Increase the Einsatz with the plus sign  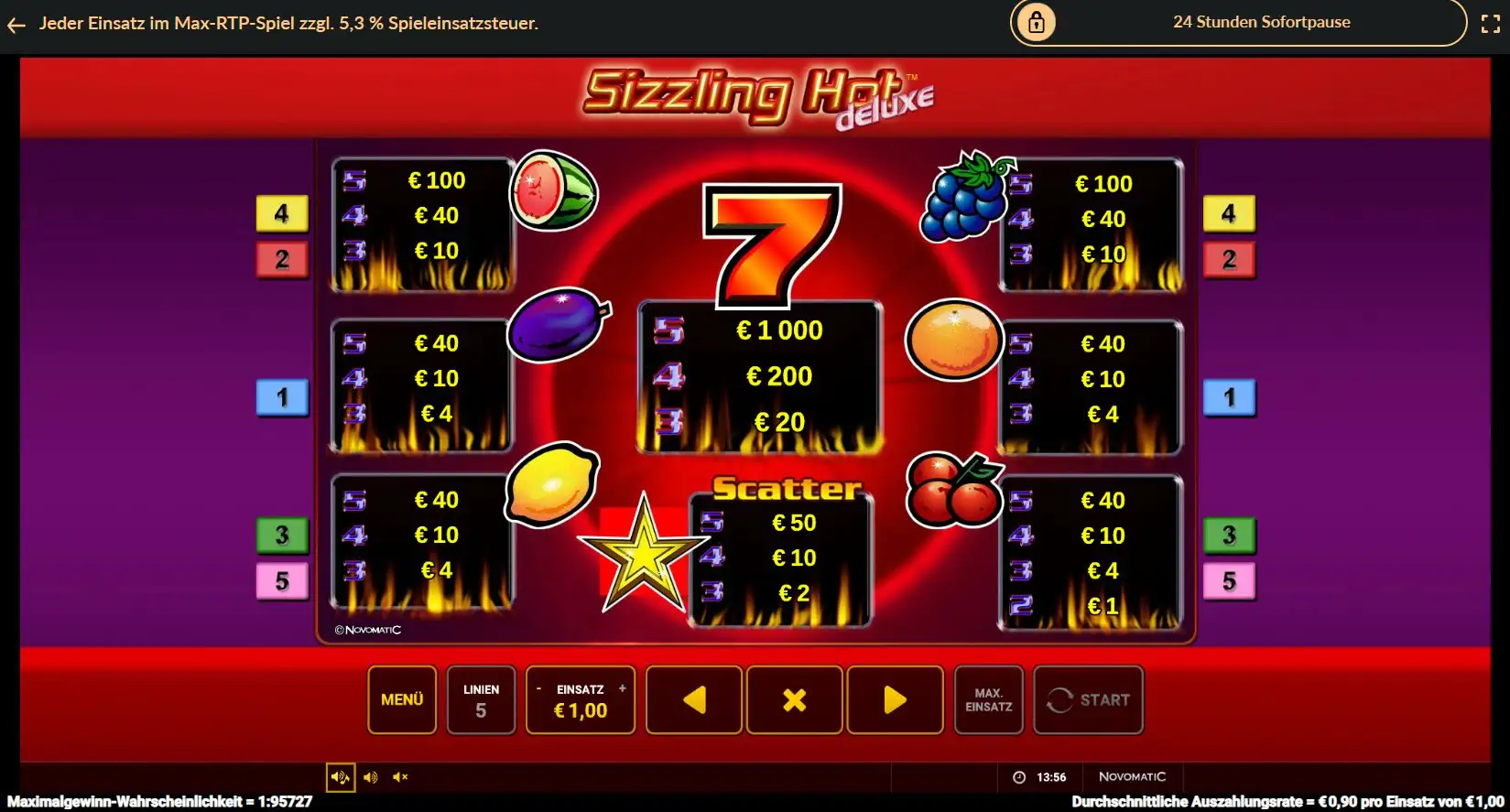point(623,688)
